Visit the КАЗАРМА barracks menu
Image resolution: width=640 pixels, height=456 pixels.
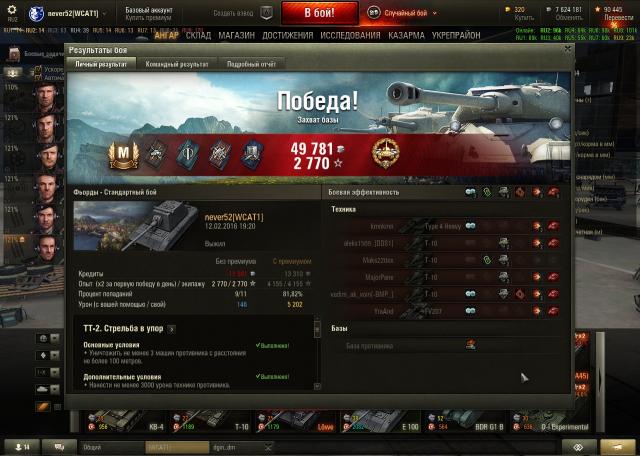[x=406, y=34]
